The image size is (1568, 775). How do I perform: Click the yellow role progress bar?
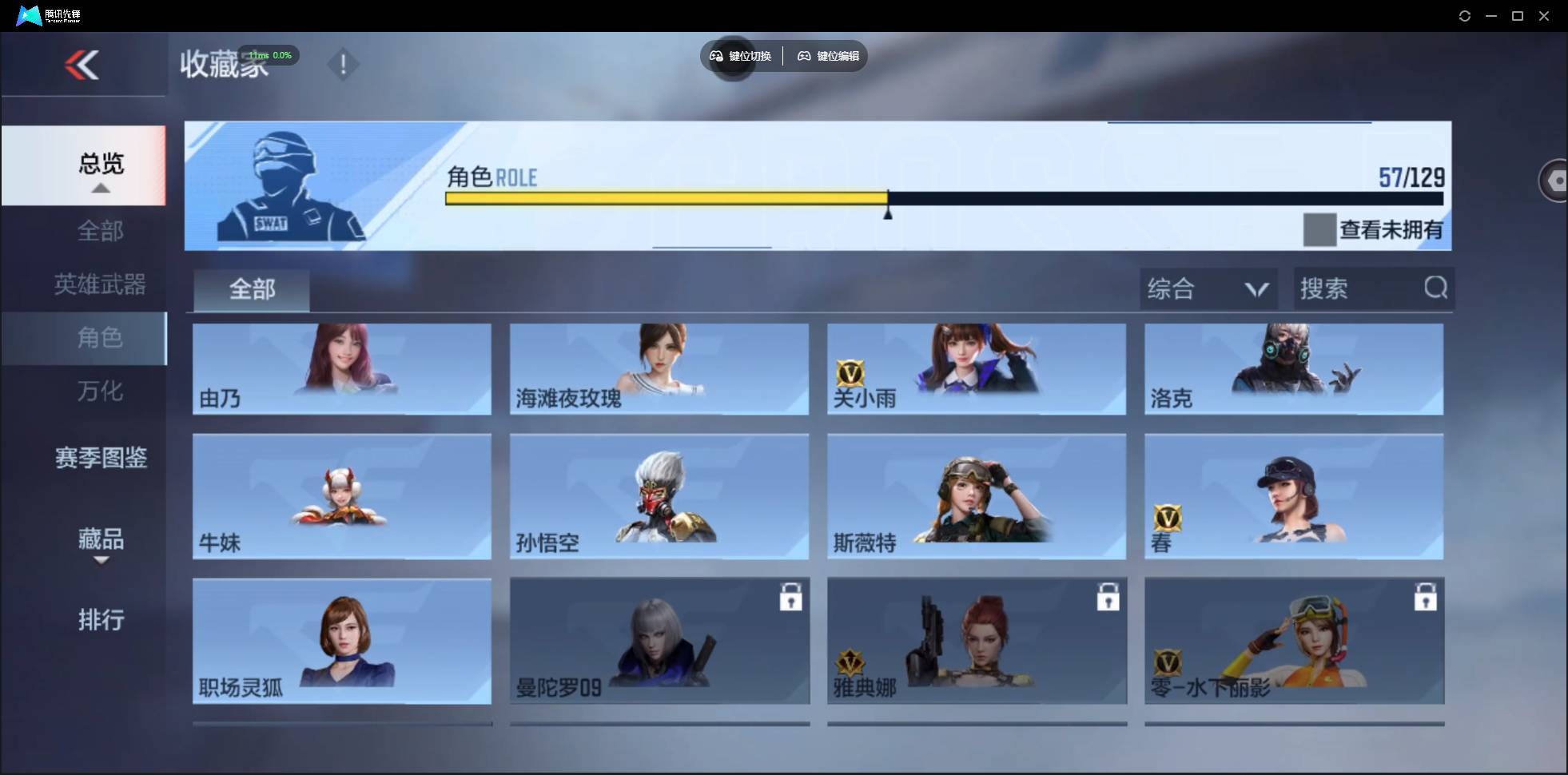[663, 198]
